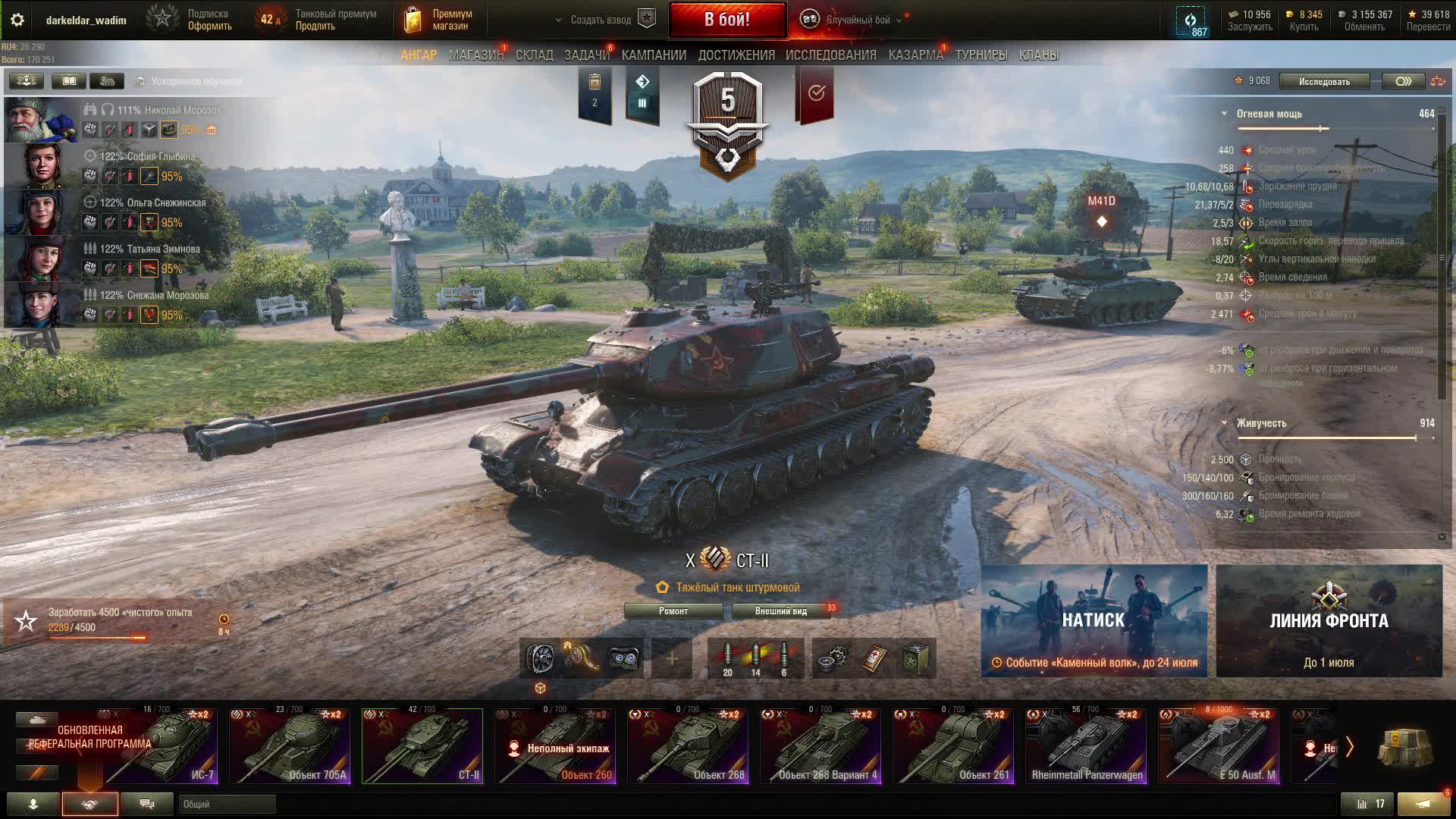Open the СКЛАД tab
The image size is (1456, 819).
tap(534, 55)
